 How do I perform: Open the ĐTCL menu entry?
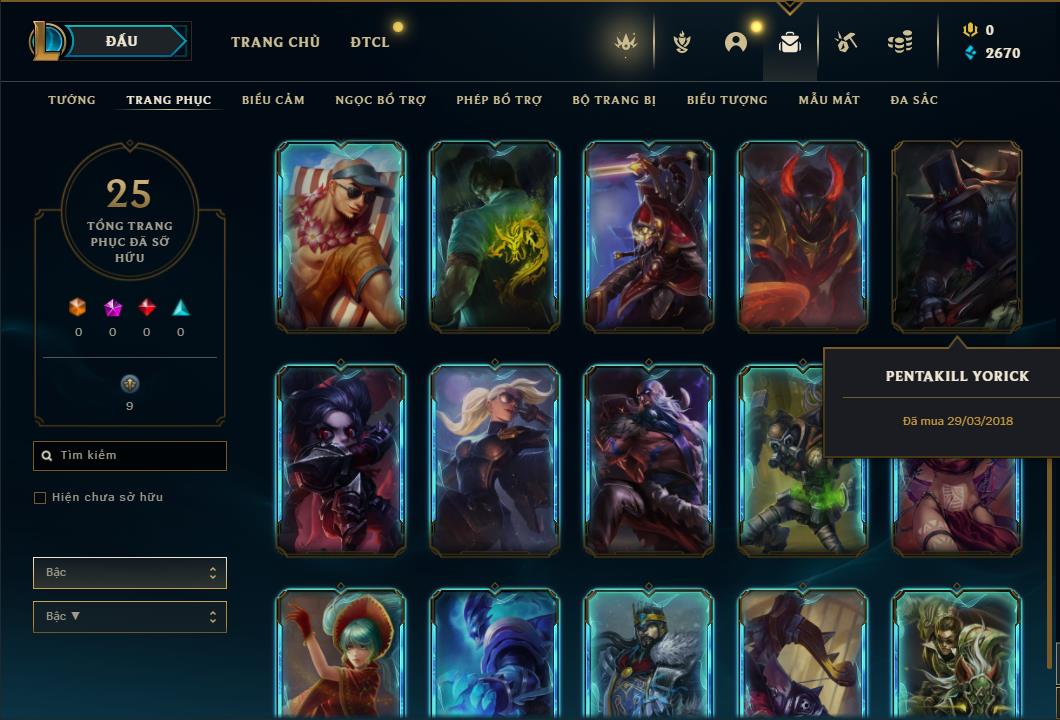click(x=370, y=42)
